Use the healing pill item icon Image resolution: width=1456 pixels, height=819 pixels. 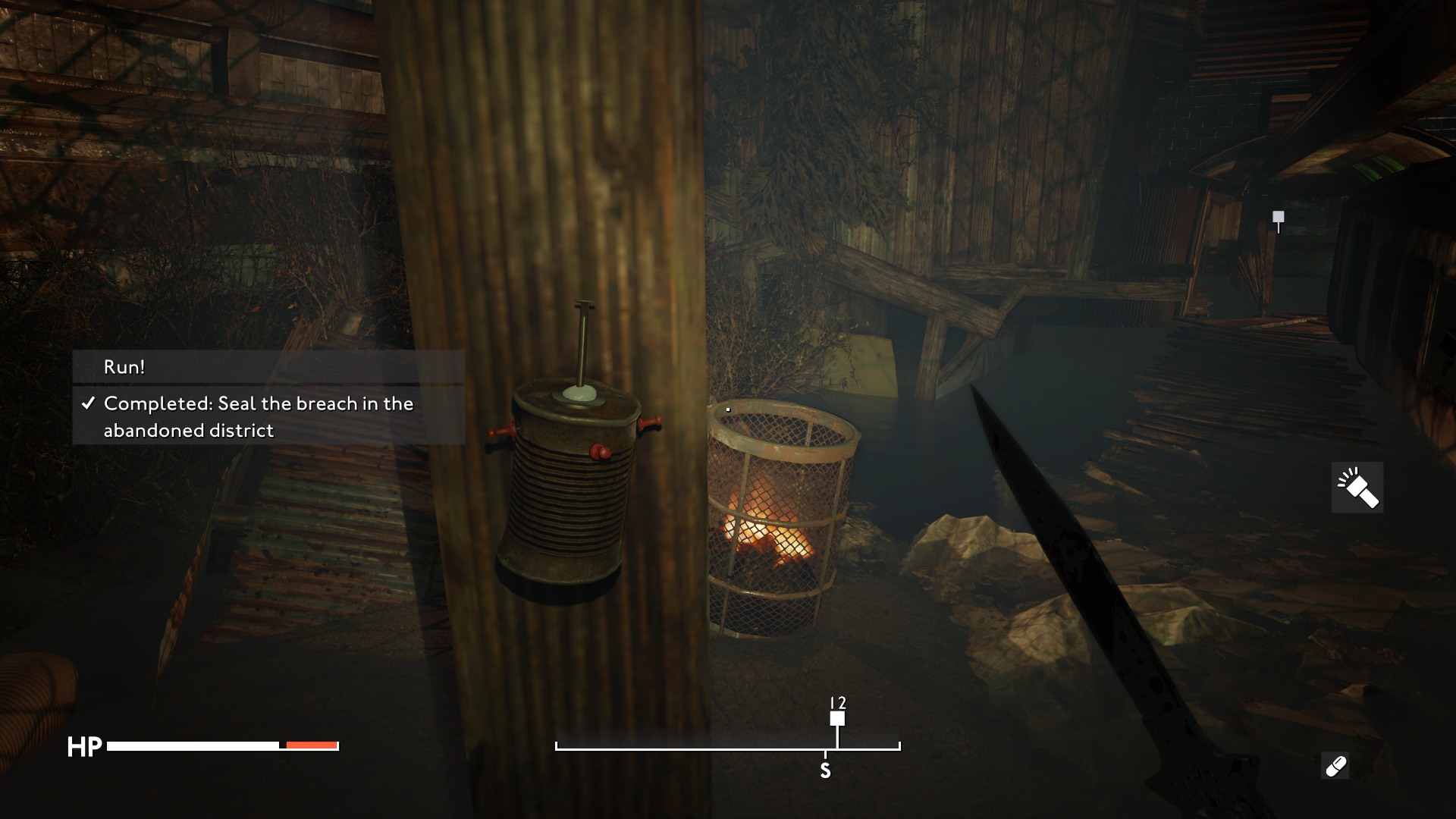[x=1335, y=766]
